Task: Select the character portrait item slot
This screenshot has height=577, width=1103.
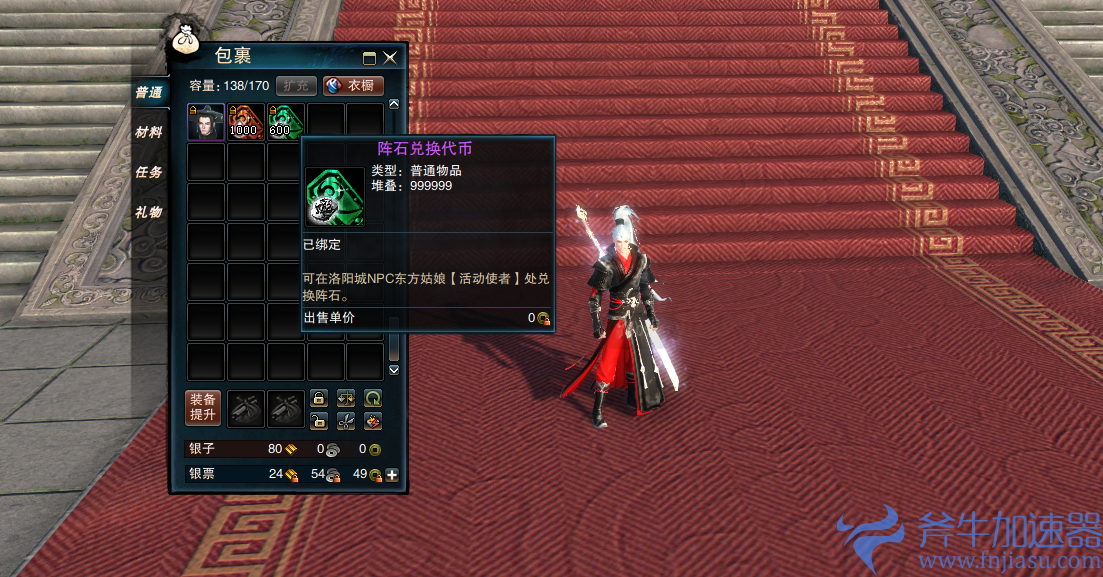Action: coord(207,122)
